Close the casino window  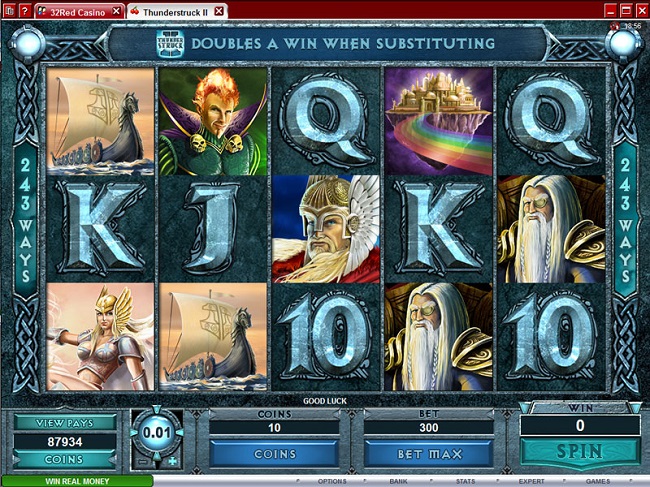coord(639,9)
